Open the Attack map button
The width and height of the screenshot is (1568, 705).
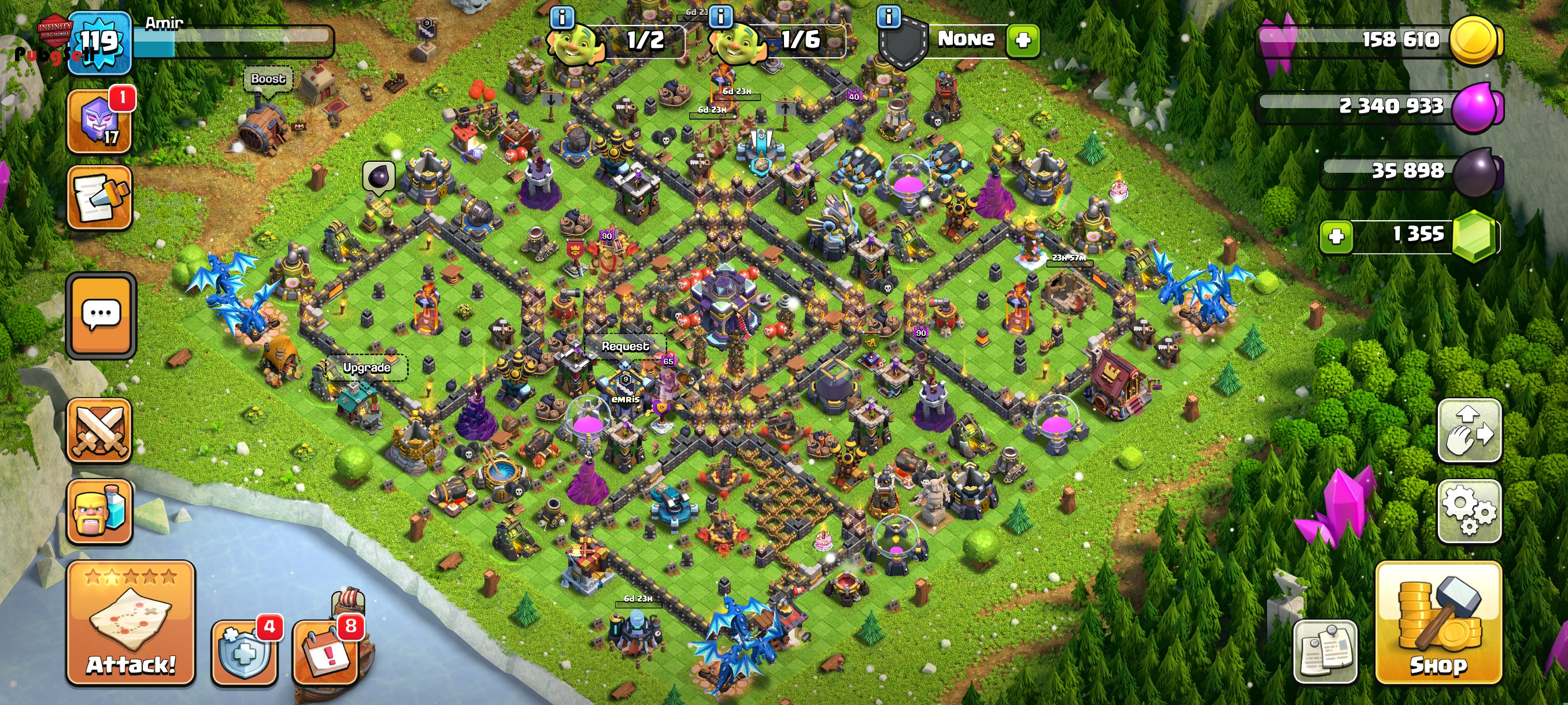[131, 624]
